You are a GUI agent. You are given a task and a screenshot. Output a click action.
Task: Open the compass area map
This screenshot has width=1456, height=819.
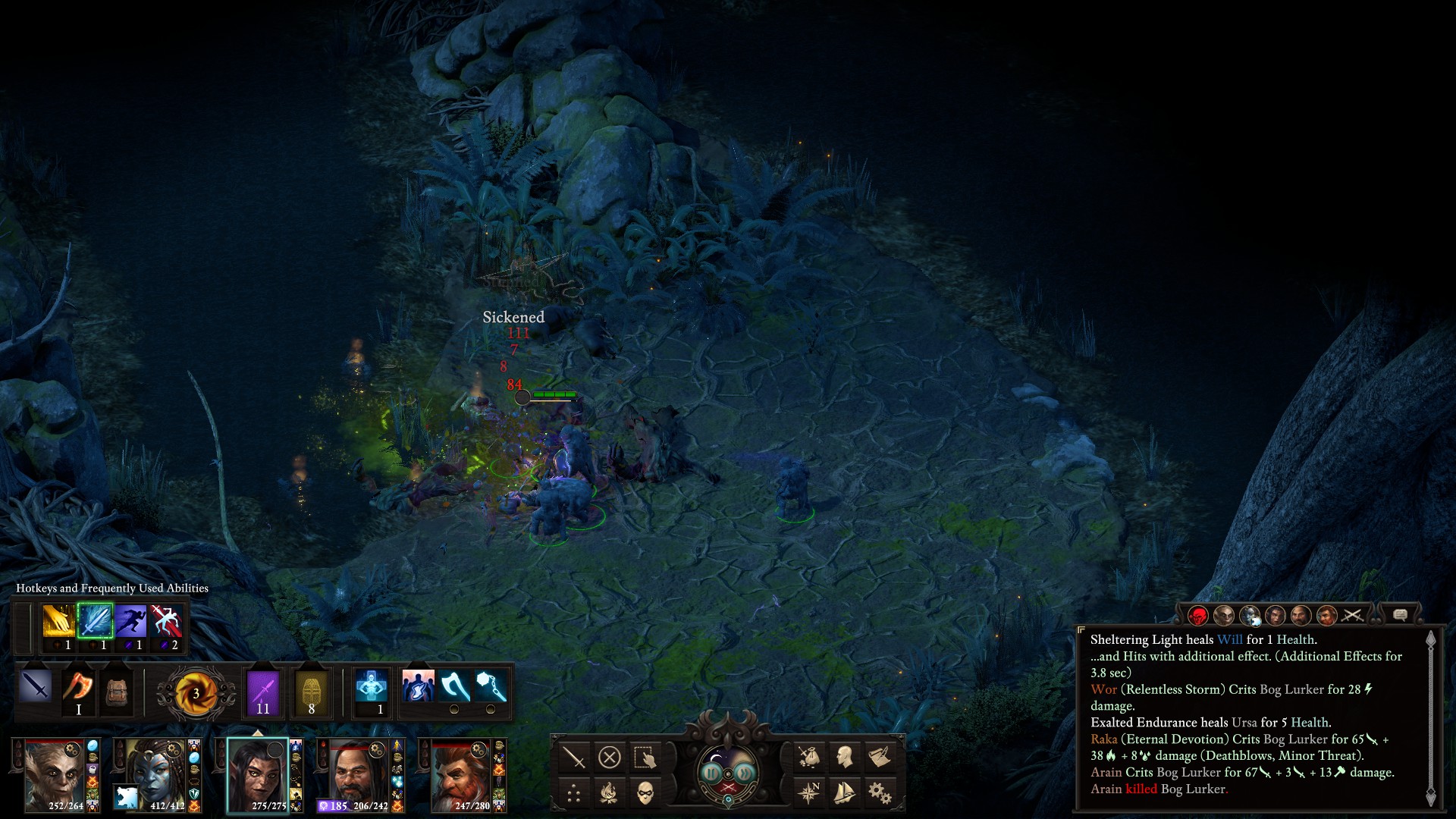pyautogui.click(x=809, y=793)
